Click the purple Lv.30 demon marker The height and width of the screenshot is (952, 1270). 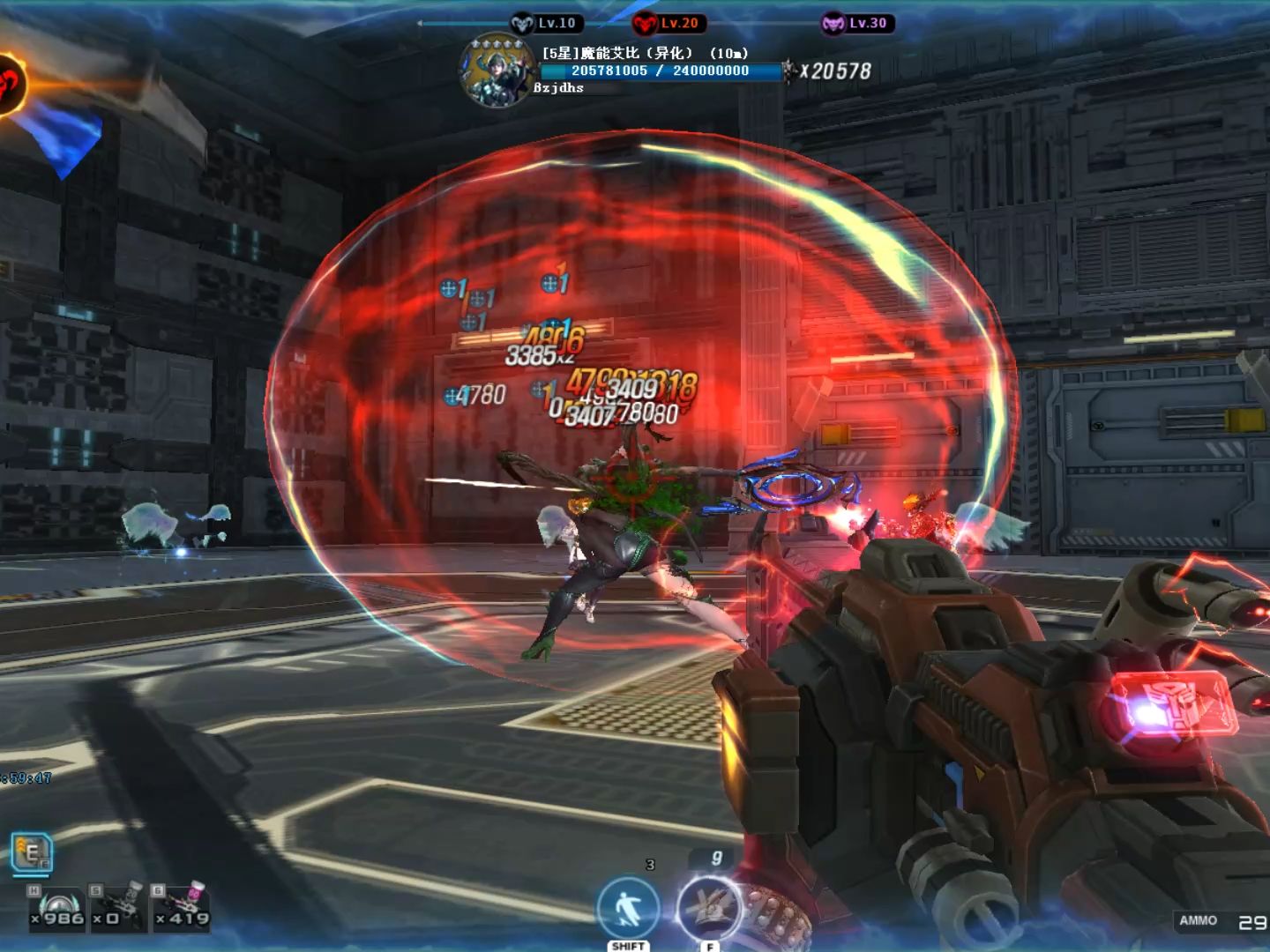pyautogui.click(x=833, y=24)
